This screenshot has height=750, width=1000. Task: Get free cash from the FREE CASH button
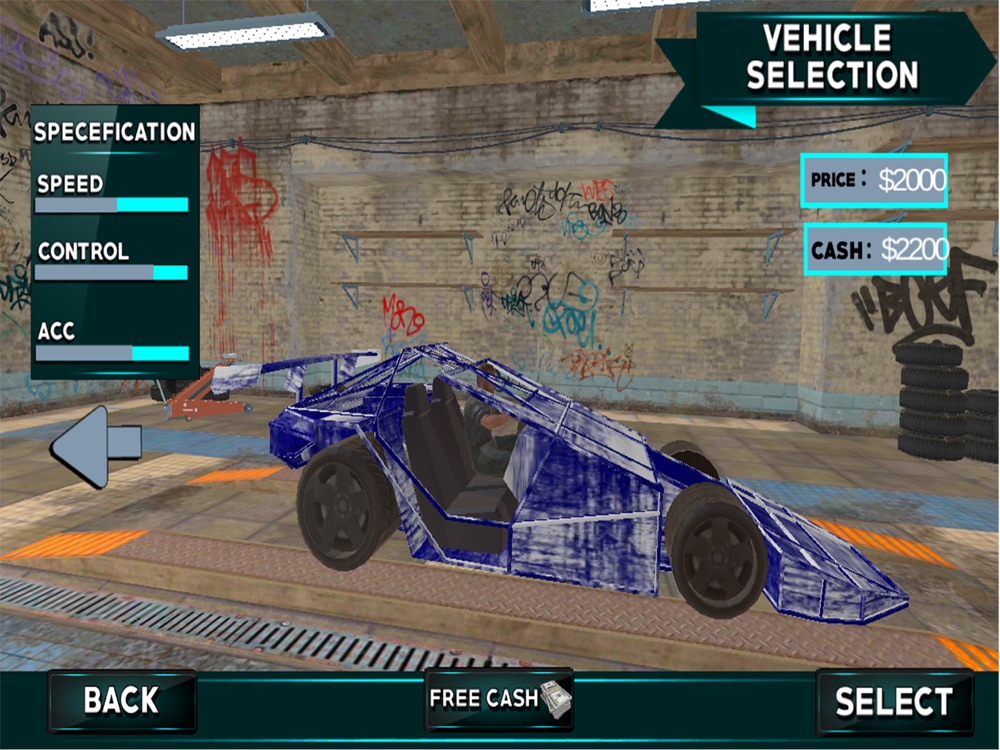point(498,698)
